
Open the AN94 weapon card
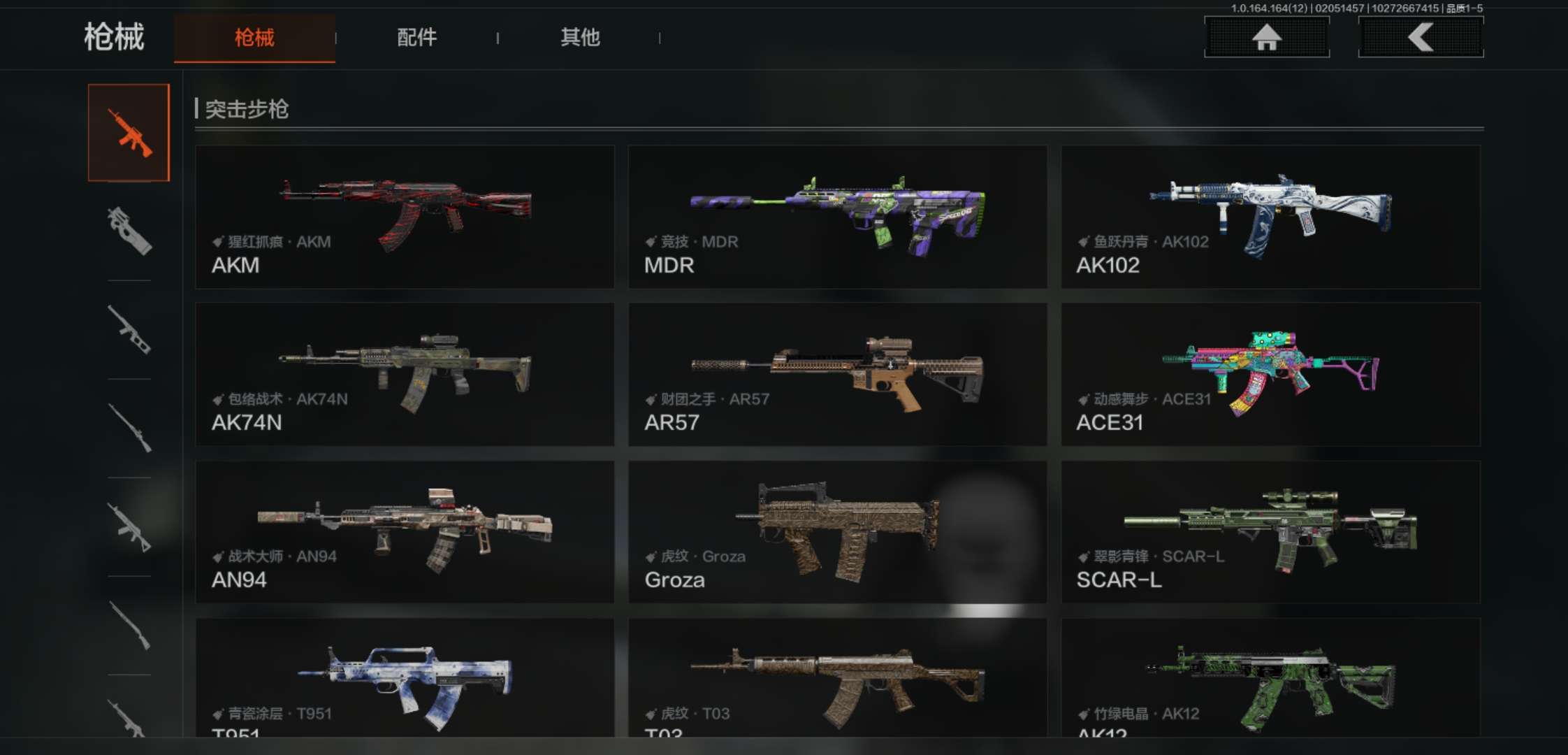coord(405,531)
